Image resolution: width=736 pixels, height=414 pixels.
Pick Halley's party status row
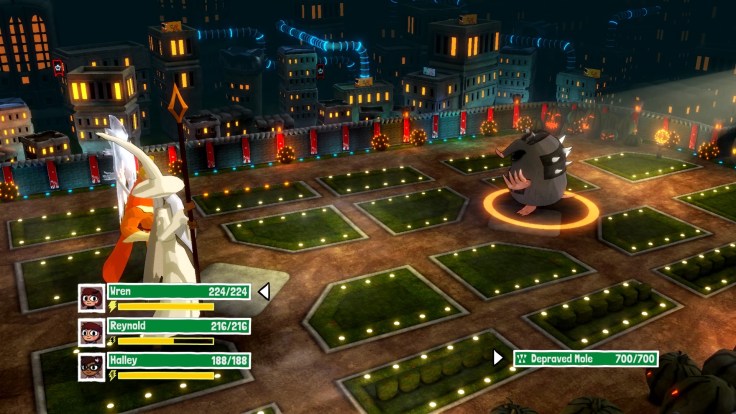178,360
